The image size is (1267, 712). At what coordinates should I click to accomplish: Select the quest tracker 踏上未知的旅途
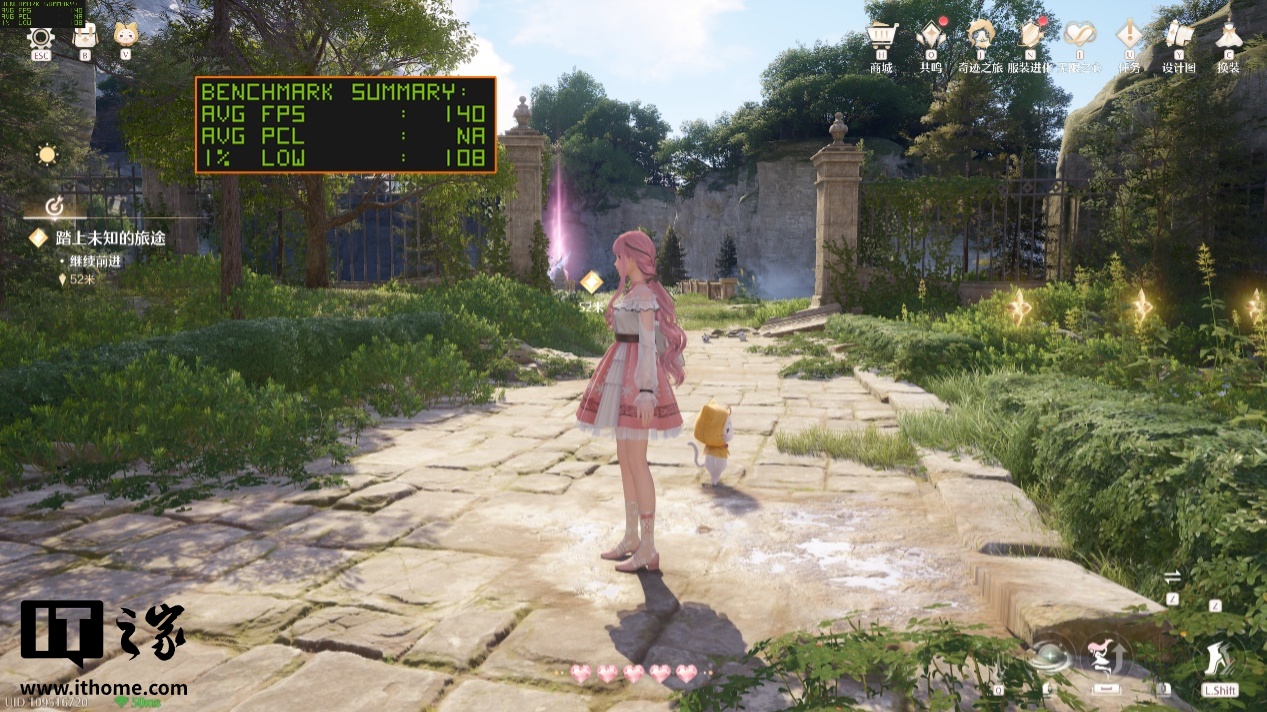click(97, 238)
